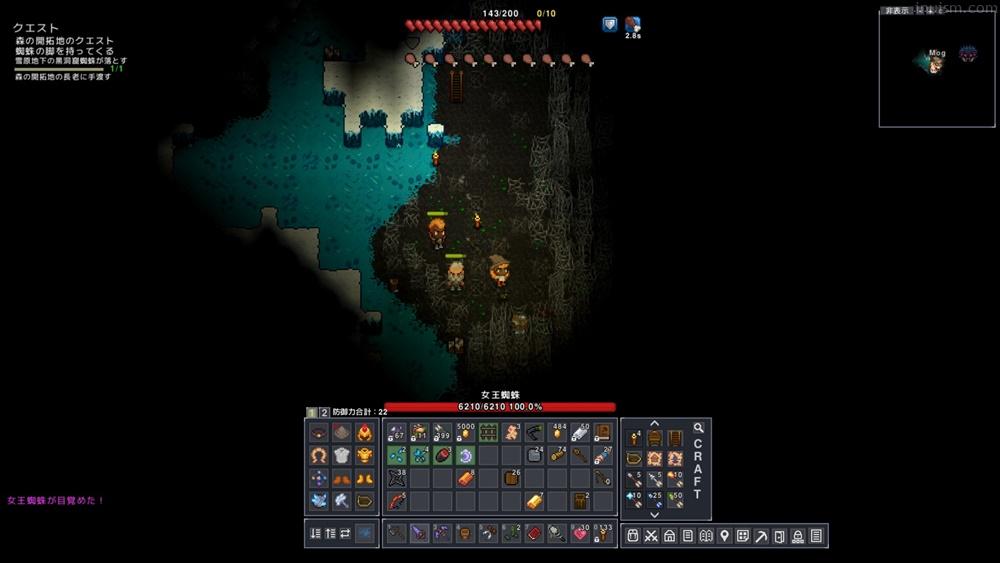Click the swap arrows inventory button

(x=345, y=534)
